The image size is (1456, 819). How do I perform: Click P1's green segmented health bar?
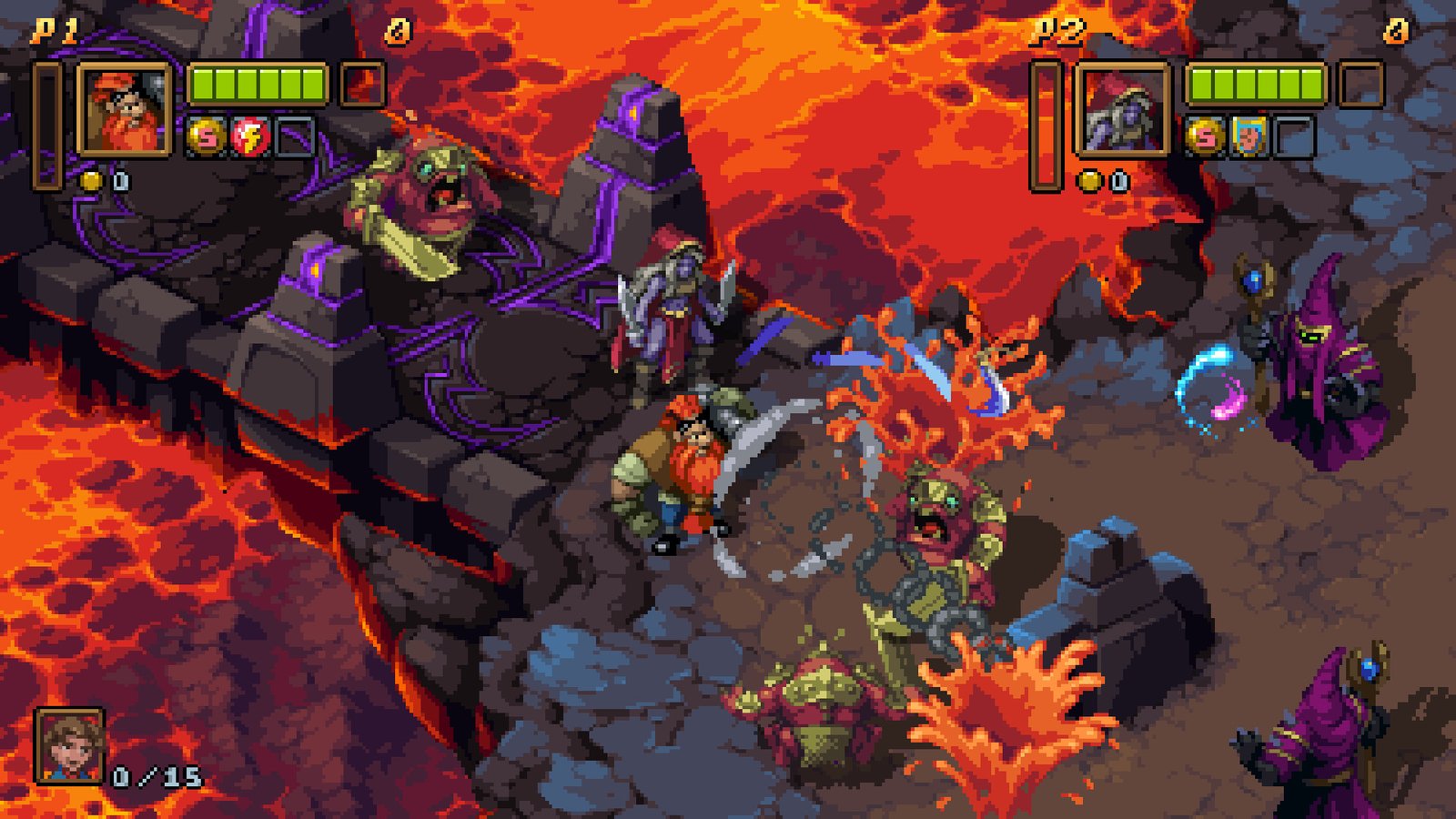(x=258, y=84)
